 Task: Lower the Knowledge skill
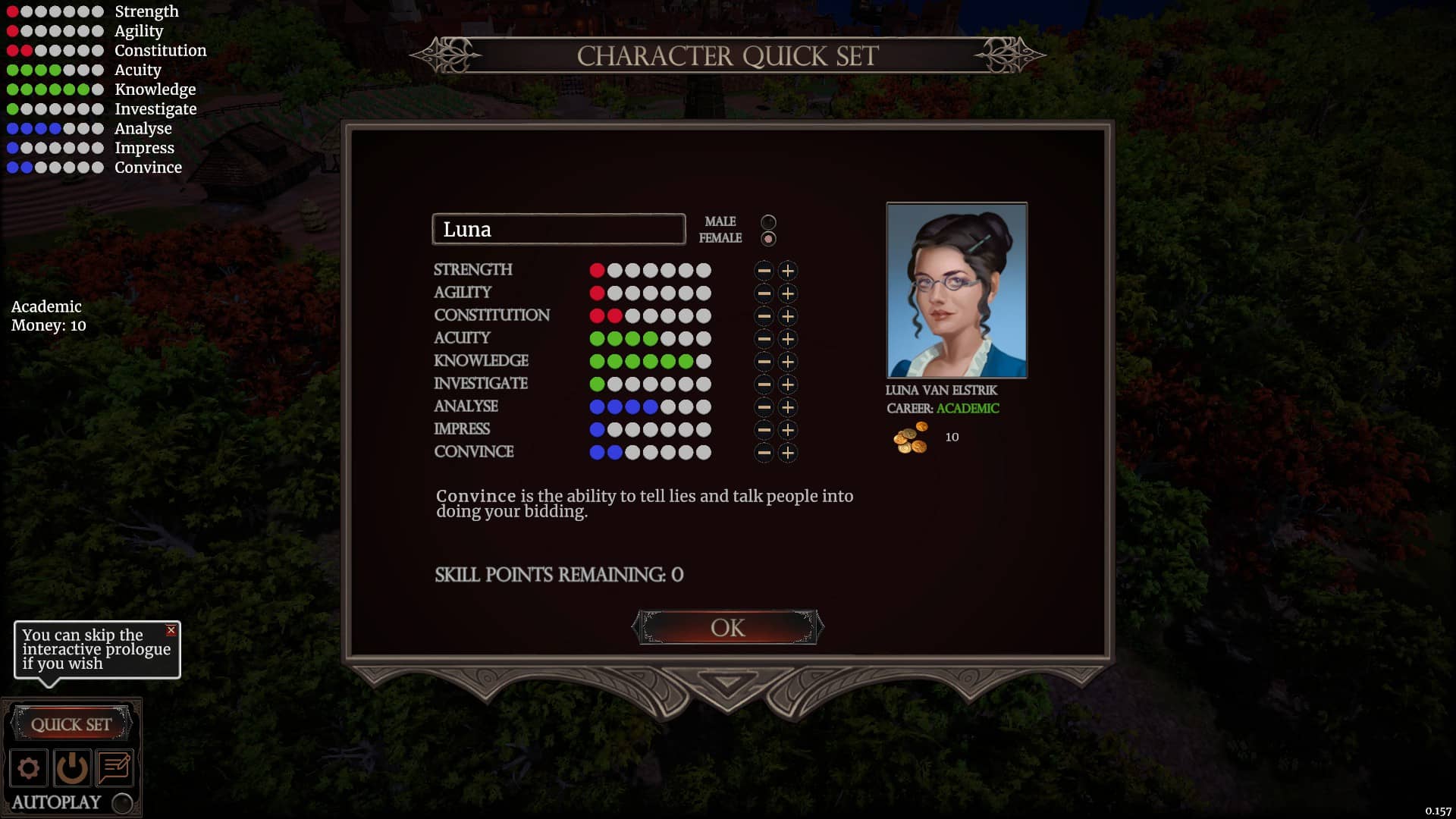[x=764, y=362]
